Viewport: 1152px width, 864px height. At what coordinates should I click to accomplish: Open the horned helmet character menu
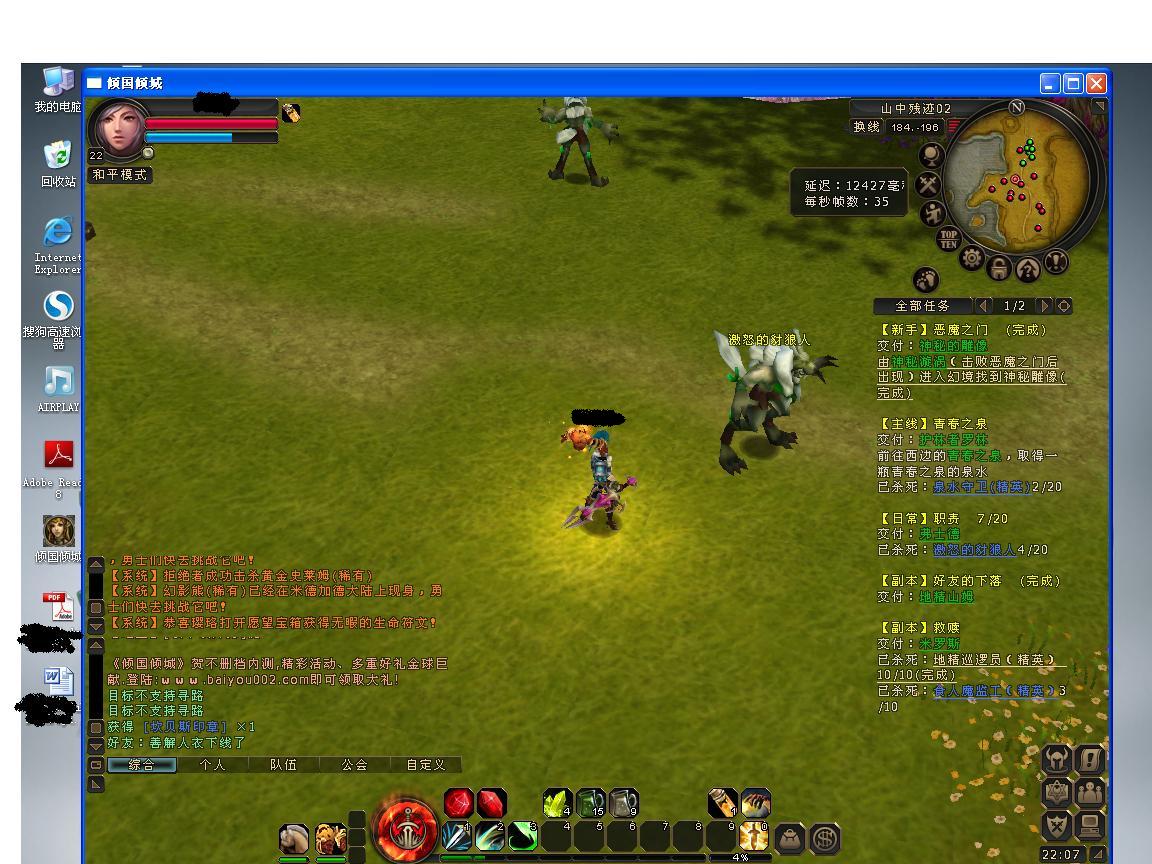tap(1056, 759)
